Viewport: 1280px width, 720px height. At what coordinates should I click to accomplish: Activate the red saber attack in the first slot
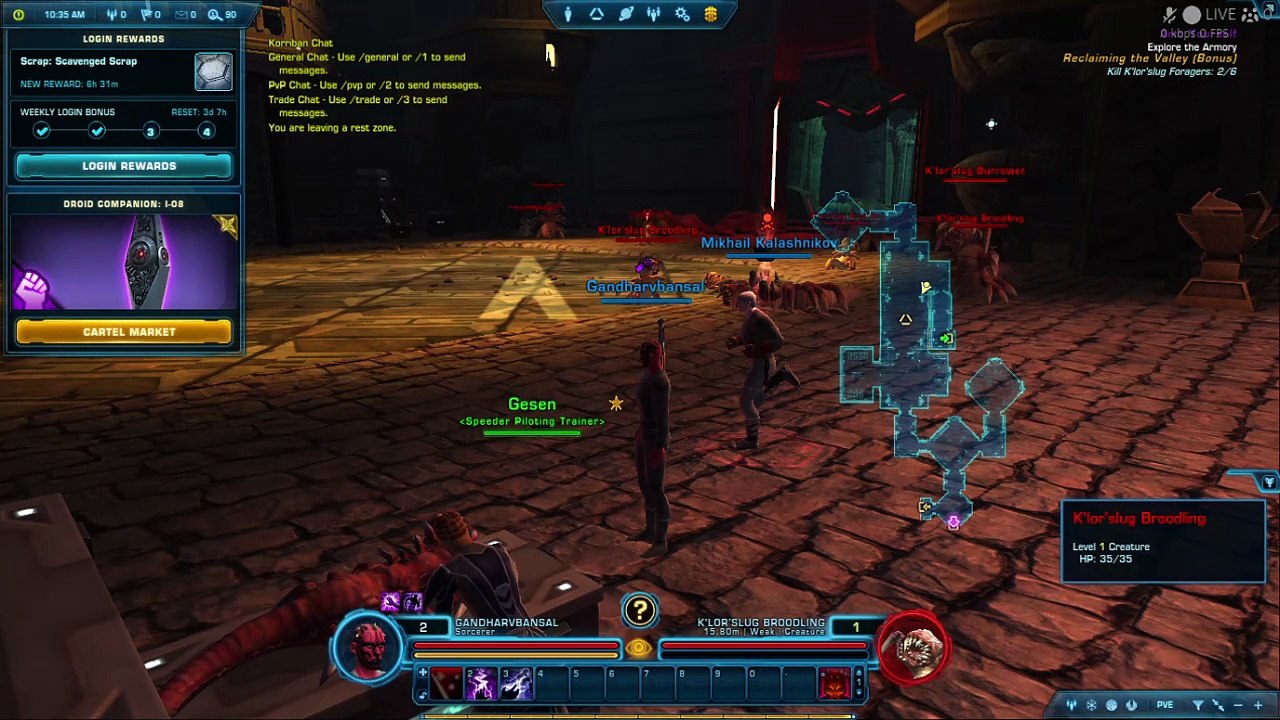(x=446, y=684)
